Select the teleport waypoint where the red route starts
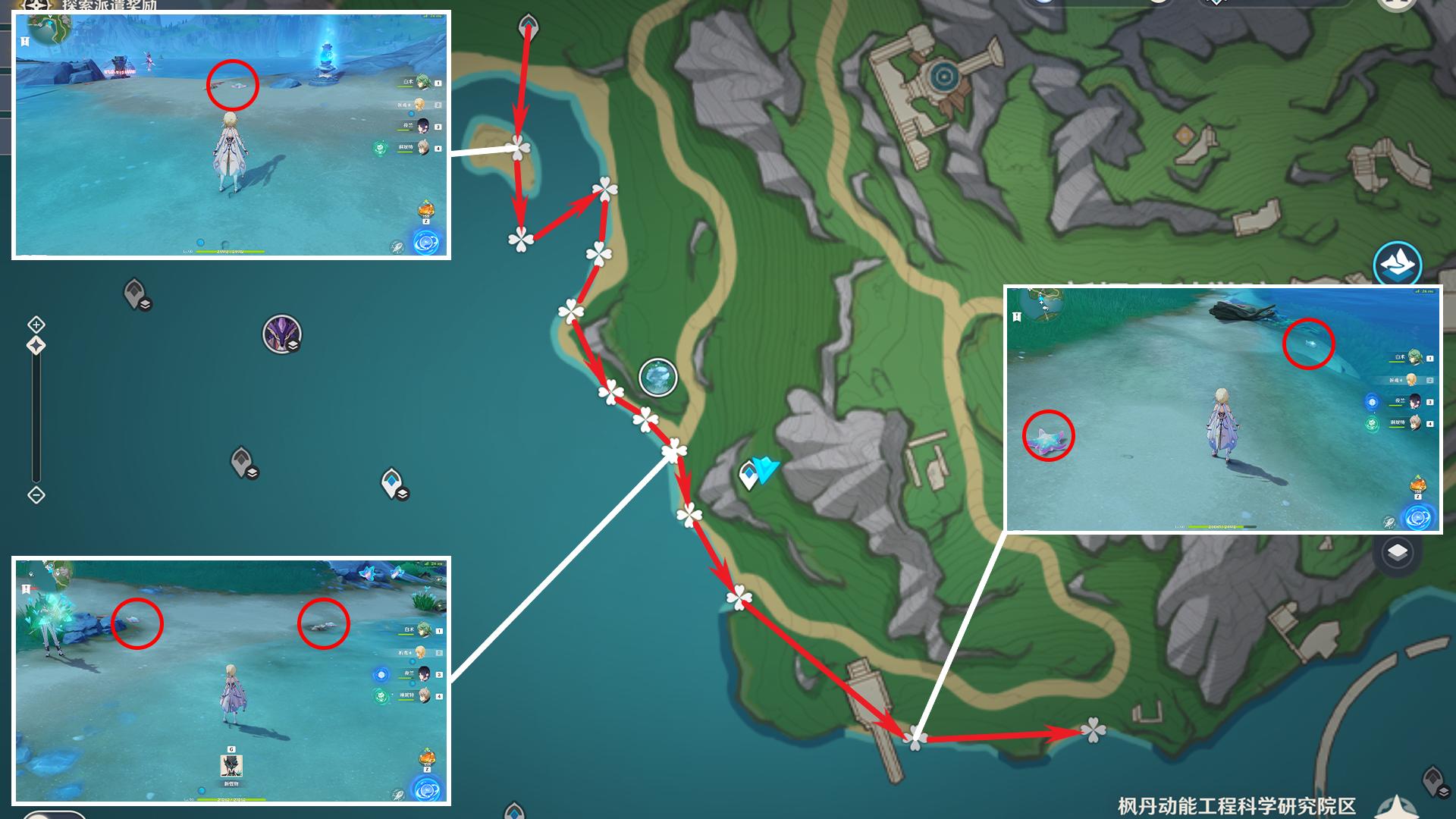The height and width of the screenshot is (819, 1456). [528, 27]
